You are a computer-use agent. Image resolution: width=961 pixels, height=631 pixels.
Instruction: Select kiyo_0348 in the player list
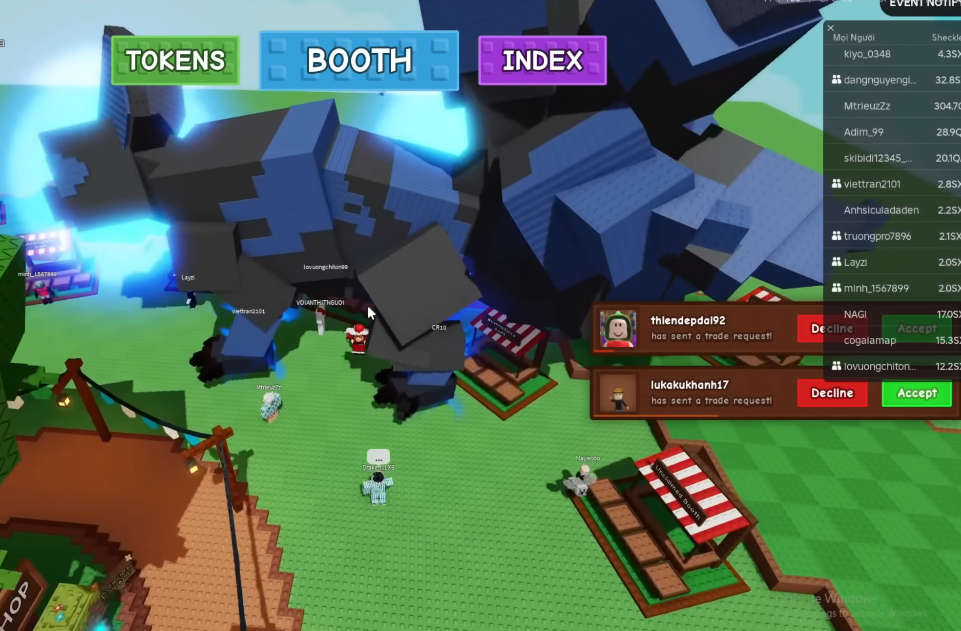point(867,53)
